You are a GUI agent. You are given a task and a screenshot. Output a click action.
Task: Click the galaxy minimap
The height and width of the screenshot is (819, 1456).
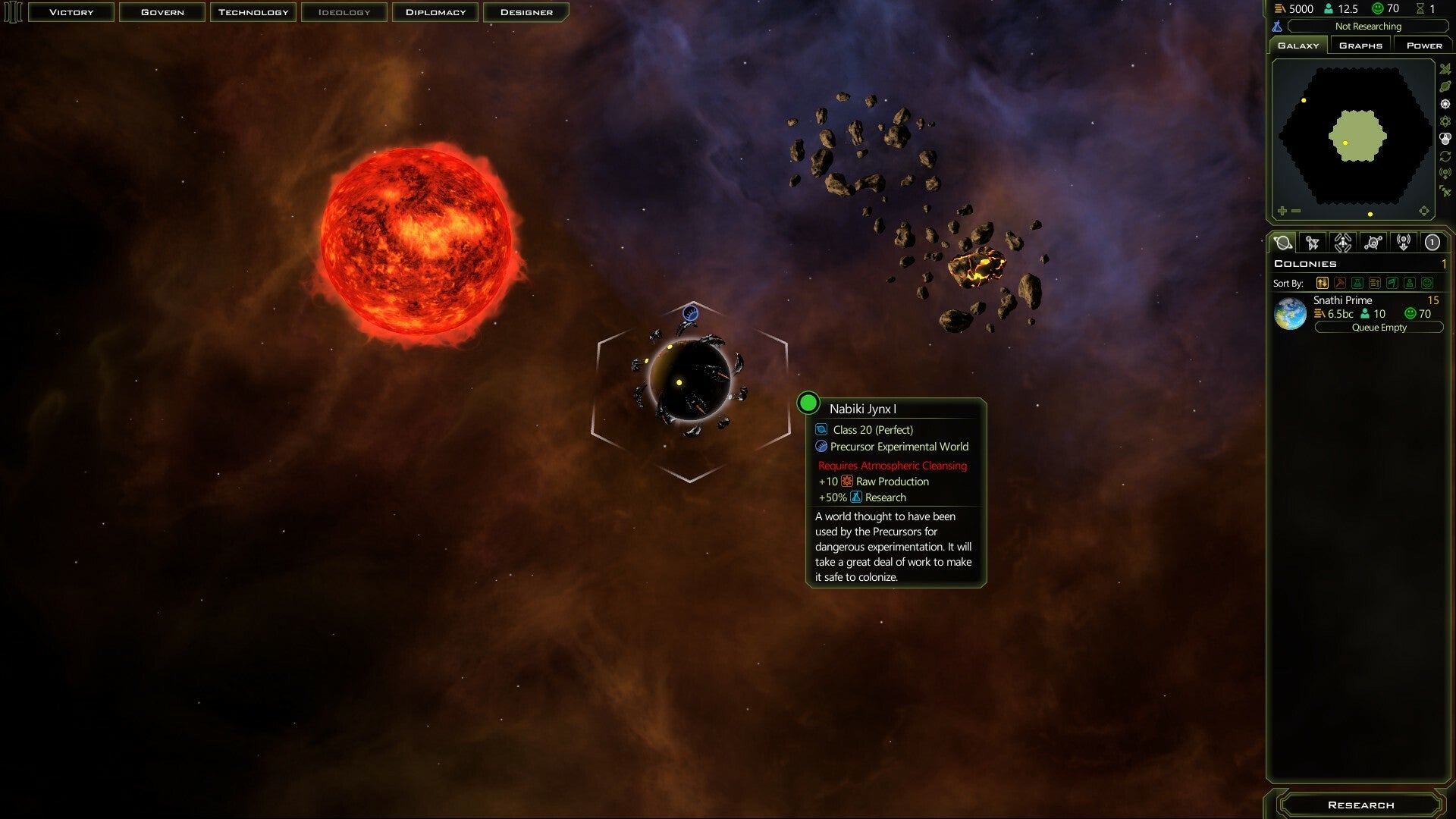point(1354,136)
